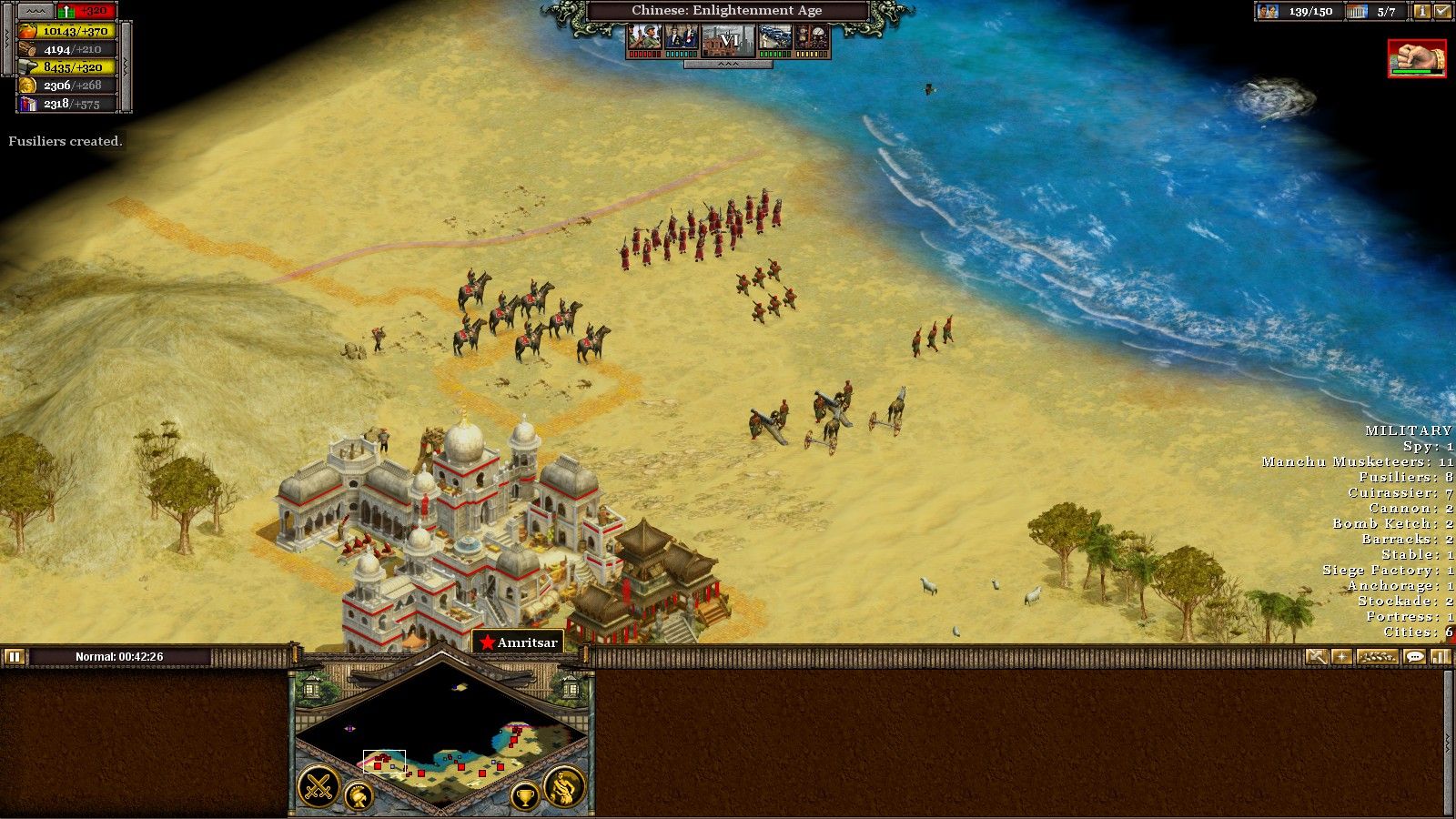Open the chat speech bubble button
This screenshot has height=819, width=1456.
click(1414, 656)
